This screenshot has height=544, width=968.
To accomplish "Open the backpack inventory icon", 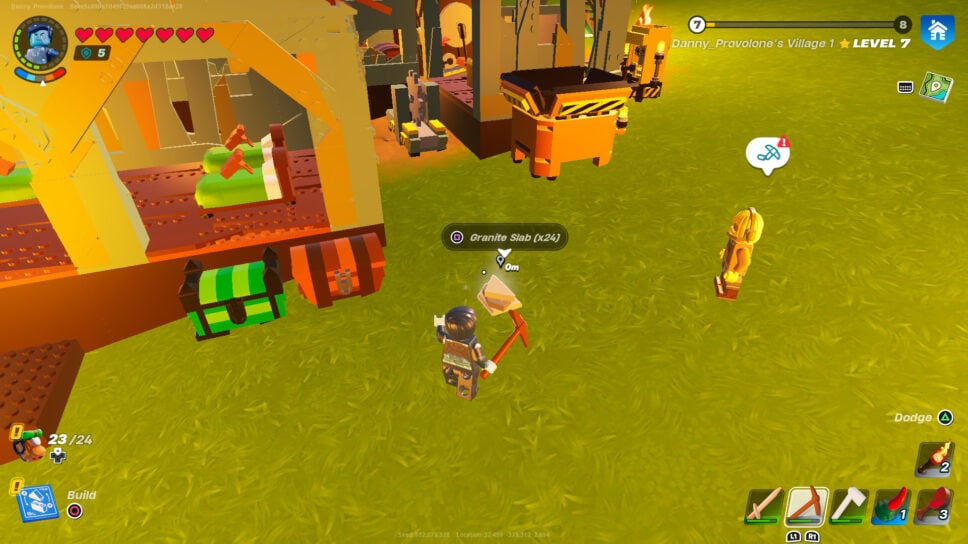I will (x=29, y=445).
